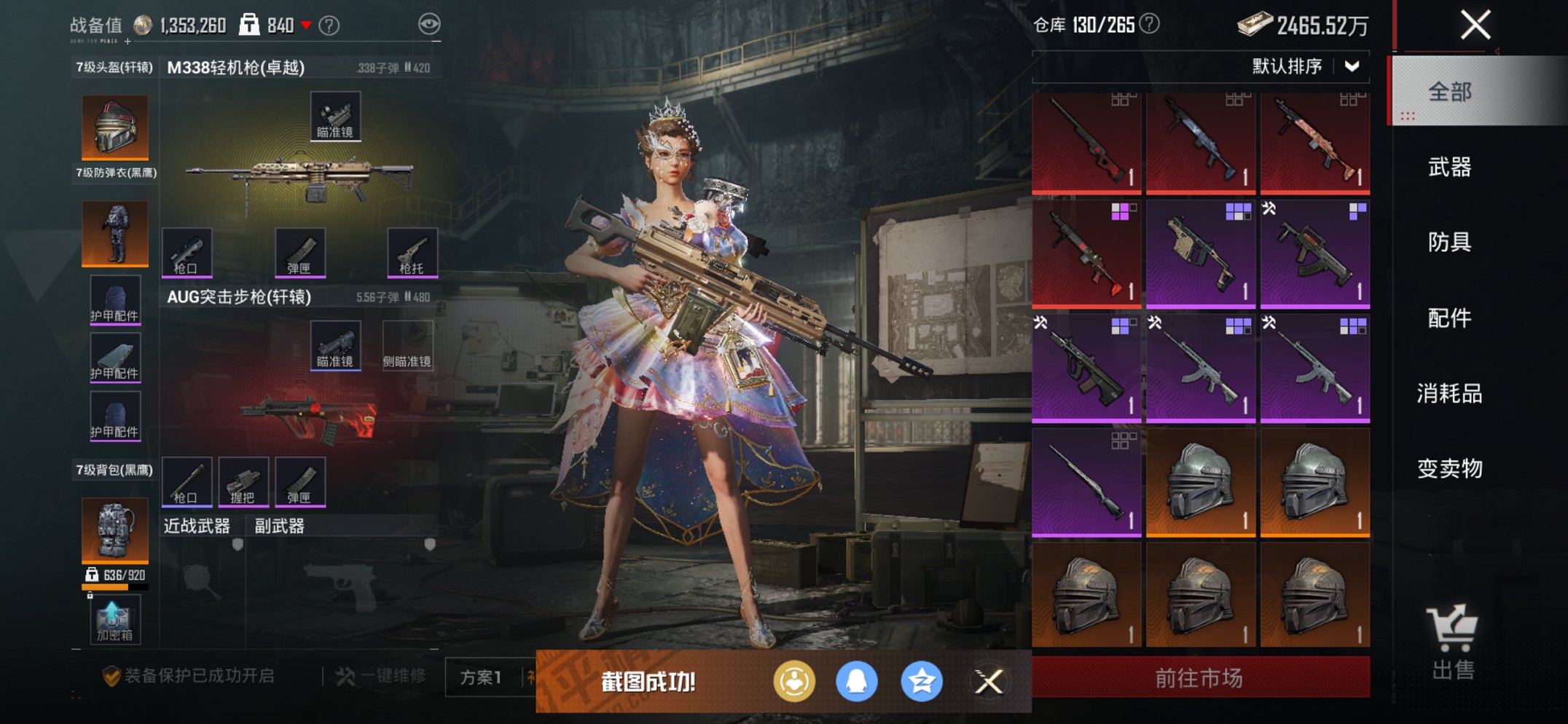Click the level 7 helmet equipment slot
The image size is (1568, 724).
pos(115,127)
